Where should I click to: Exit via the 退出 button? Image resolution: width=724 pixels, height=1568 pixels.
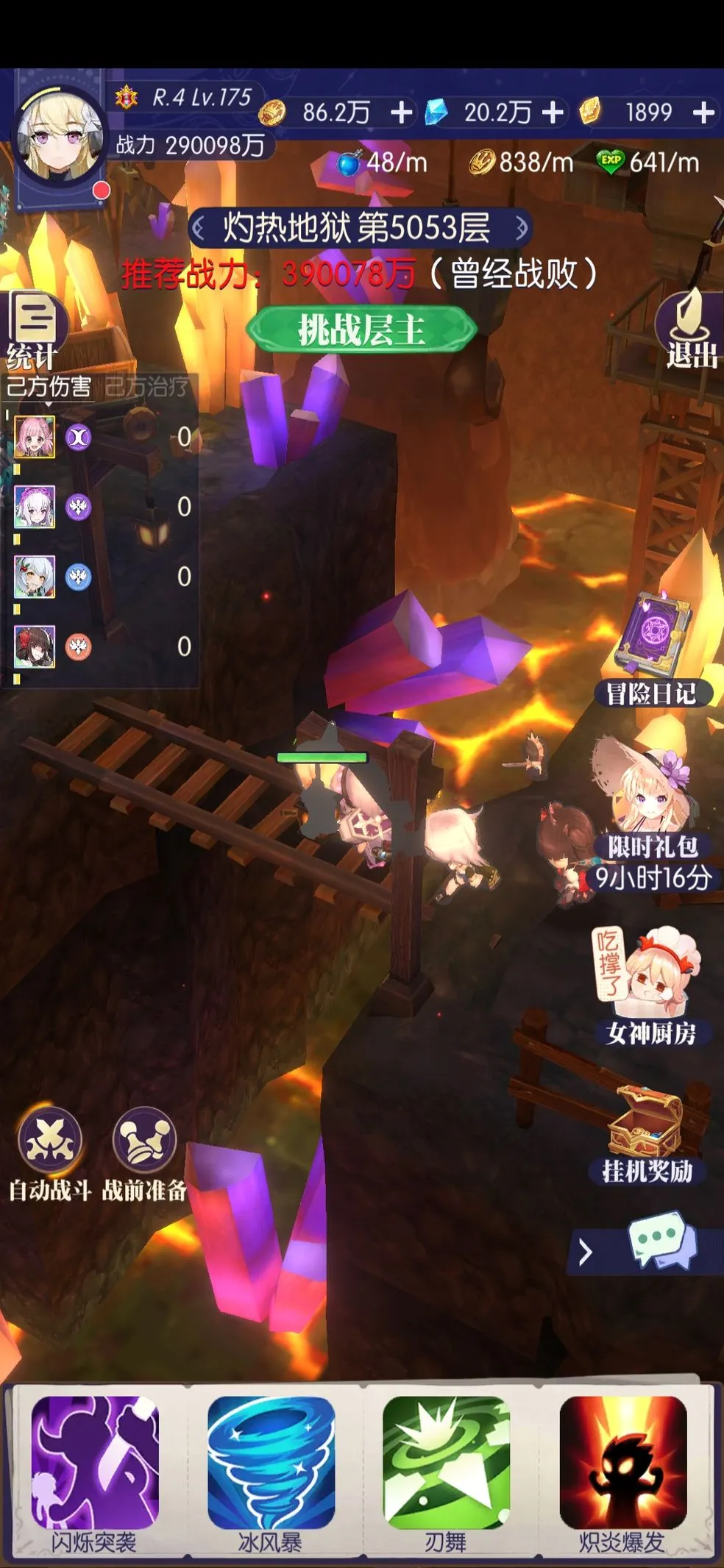point(690,331)
